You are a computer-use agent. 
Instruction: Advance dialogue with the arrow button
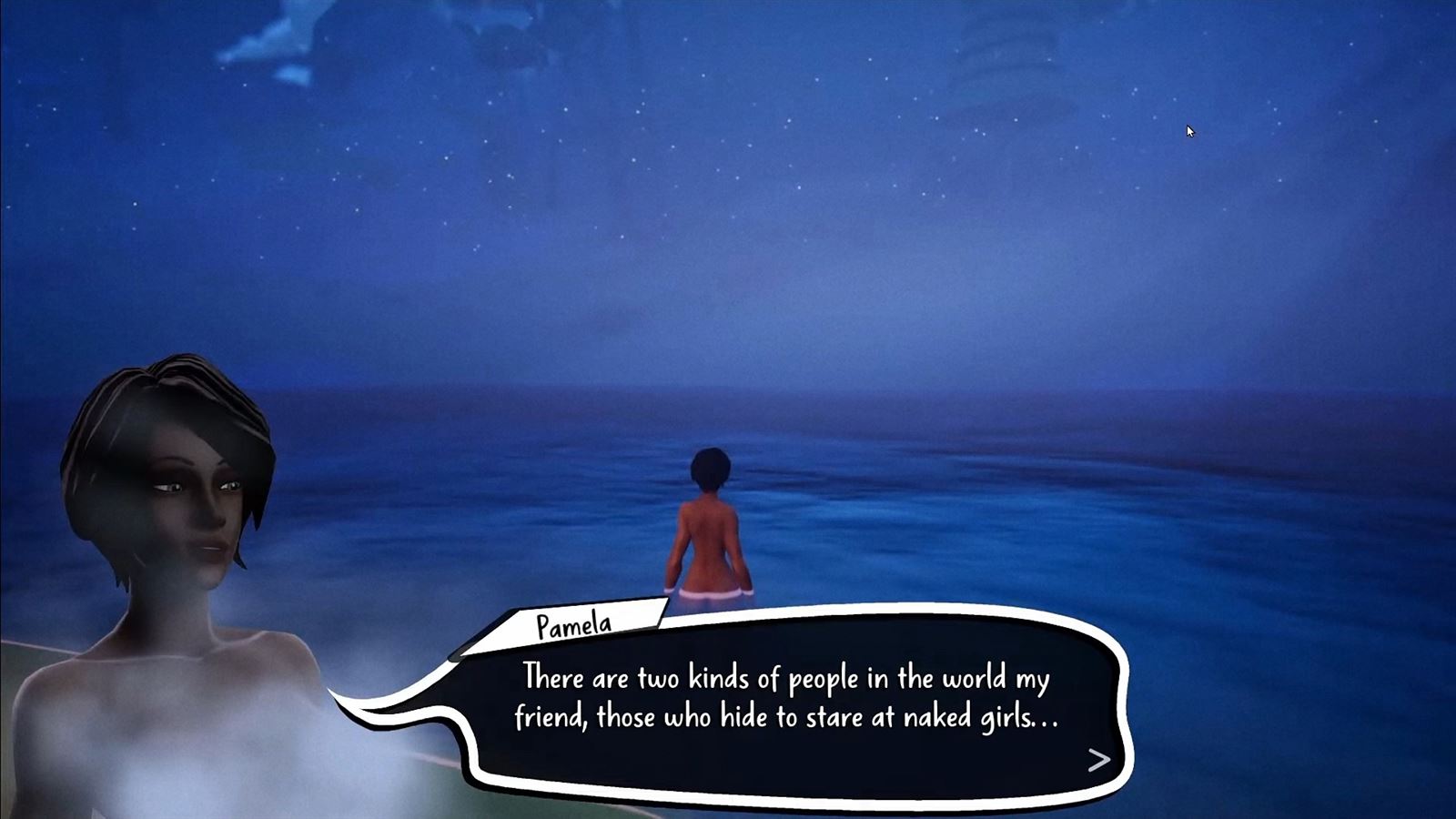(1098, 760)
